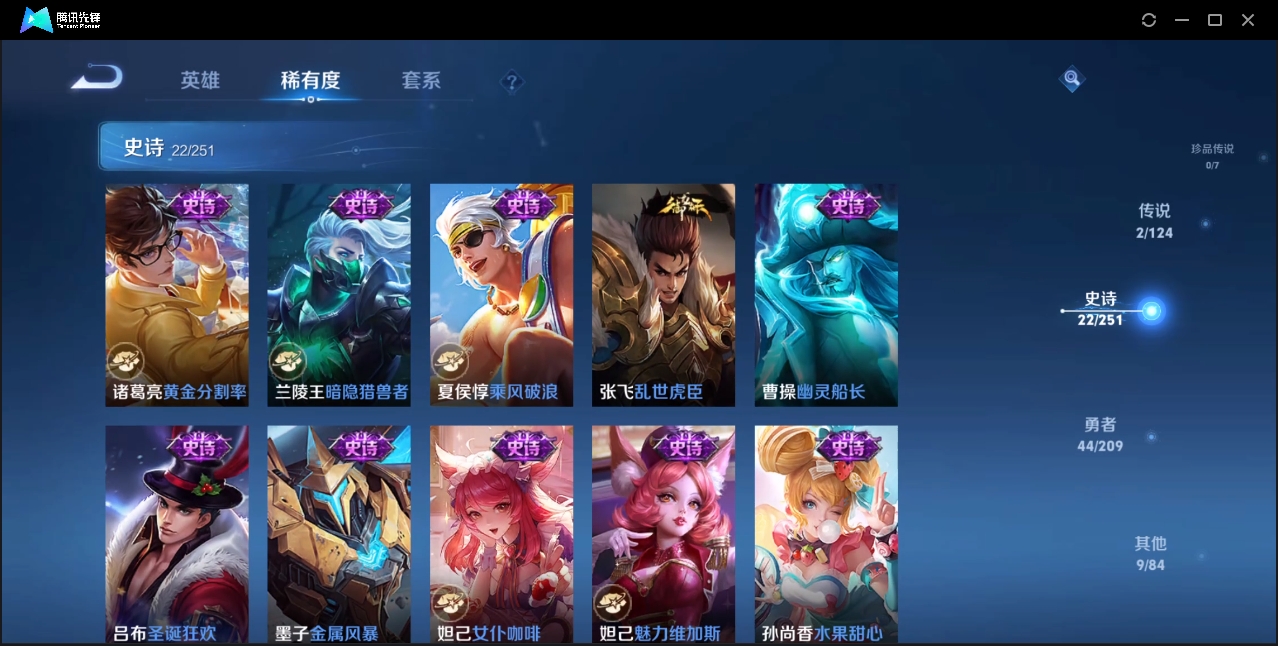Pick the 曹操 幽灵船长 skin card
This screenshot has height=646, width=1278.
click(826, 295)
